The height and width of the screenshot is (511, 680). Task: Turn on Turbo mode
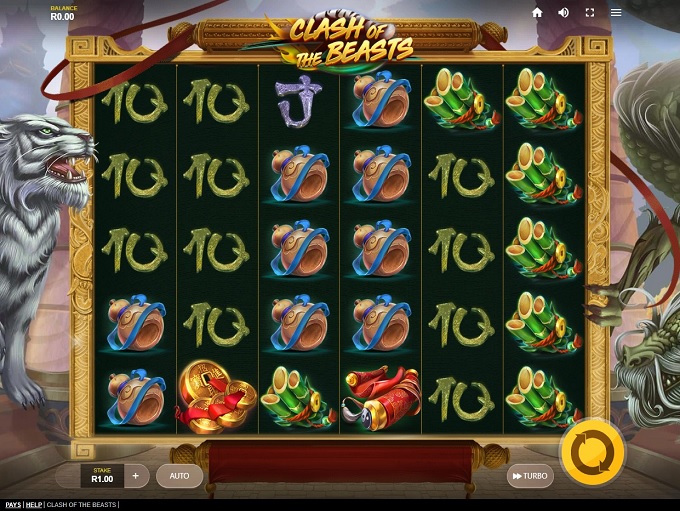(x=530, y=476)
